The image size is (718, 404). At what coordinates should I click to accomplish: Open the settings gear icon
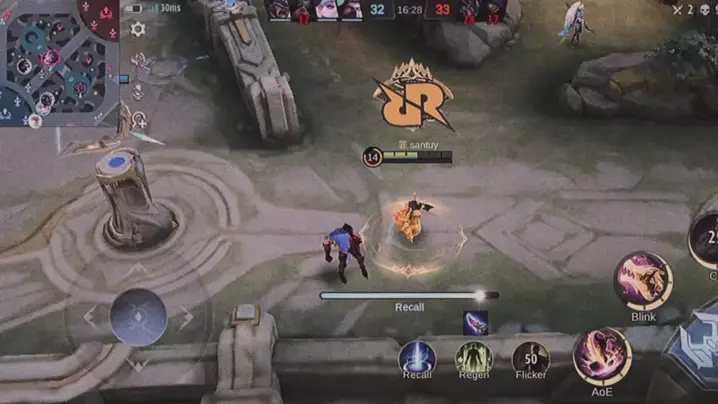pyautogui.click(x=138, y=30)
